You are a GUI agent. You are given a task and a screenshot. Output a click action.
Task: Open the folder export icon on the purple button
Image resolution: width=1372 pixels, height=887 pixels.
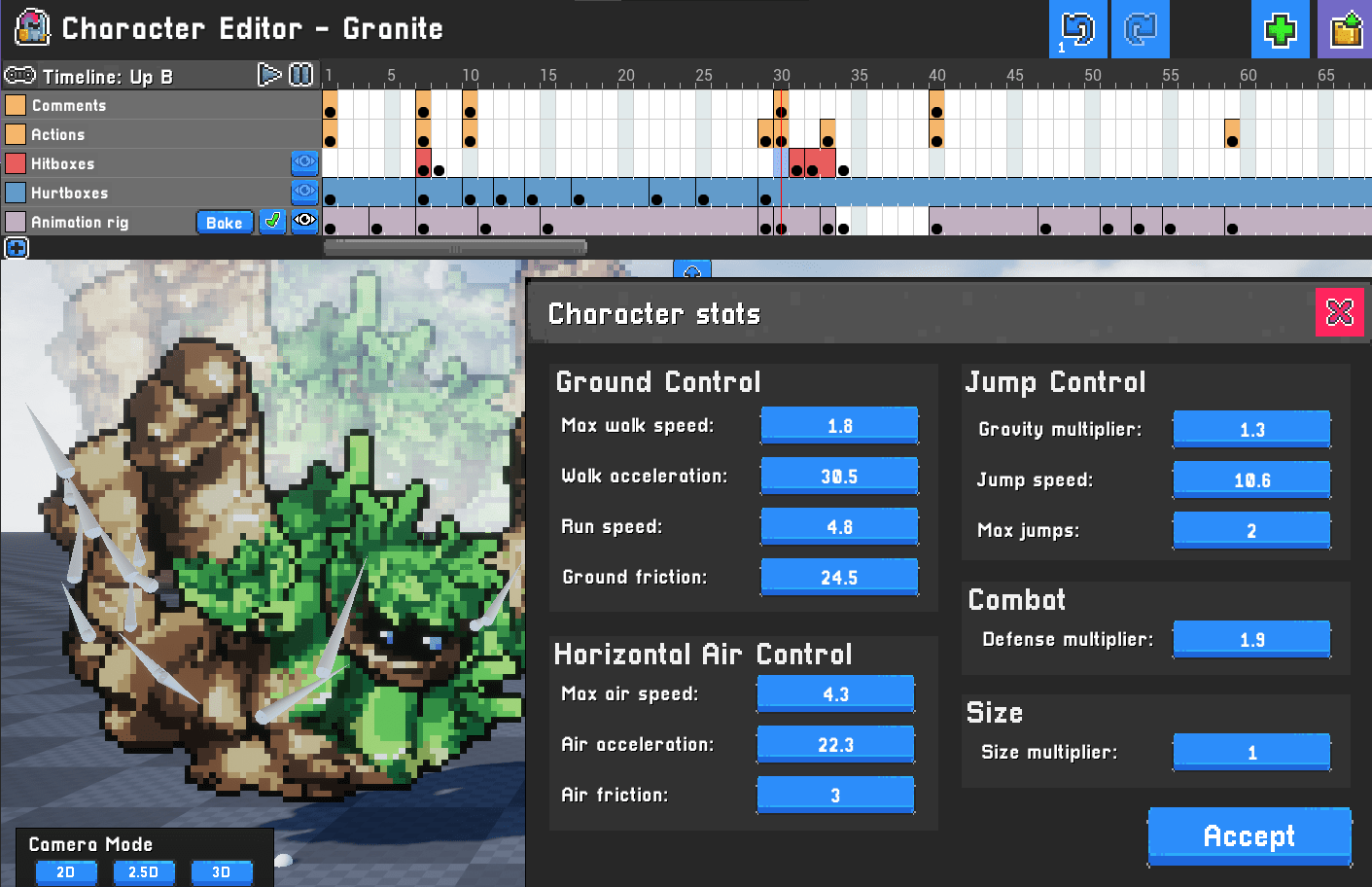tap(1344, 29)
